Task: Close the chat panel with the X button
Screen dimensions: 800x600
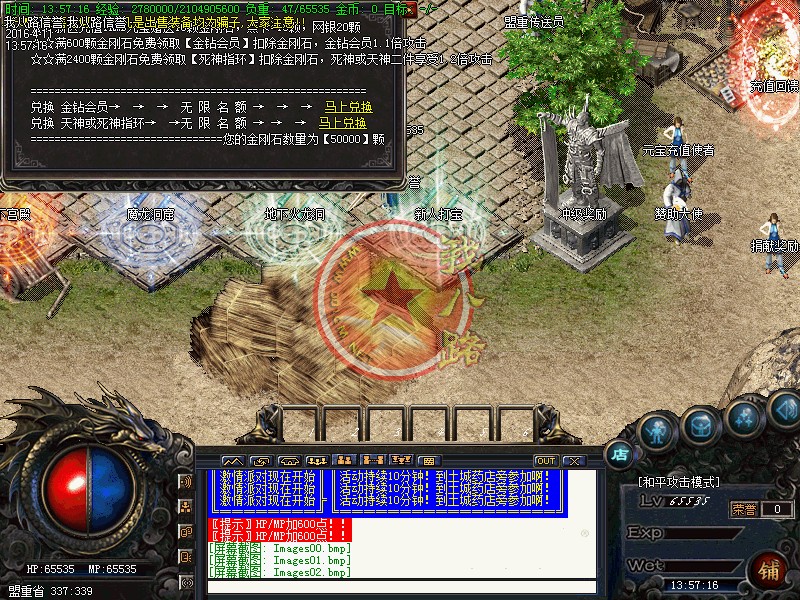Action: click(x=573, y=460)
